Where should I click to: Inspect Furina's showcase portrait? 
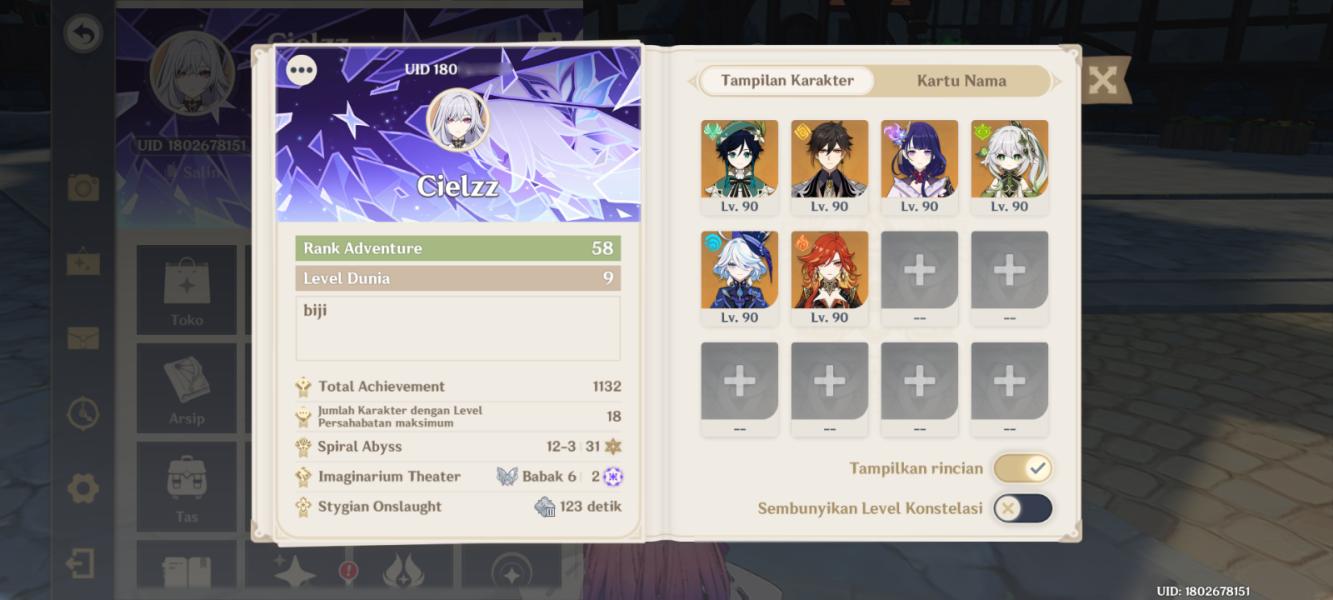739,271
